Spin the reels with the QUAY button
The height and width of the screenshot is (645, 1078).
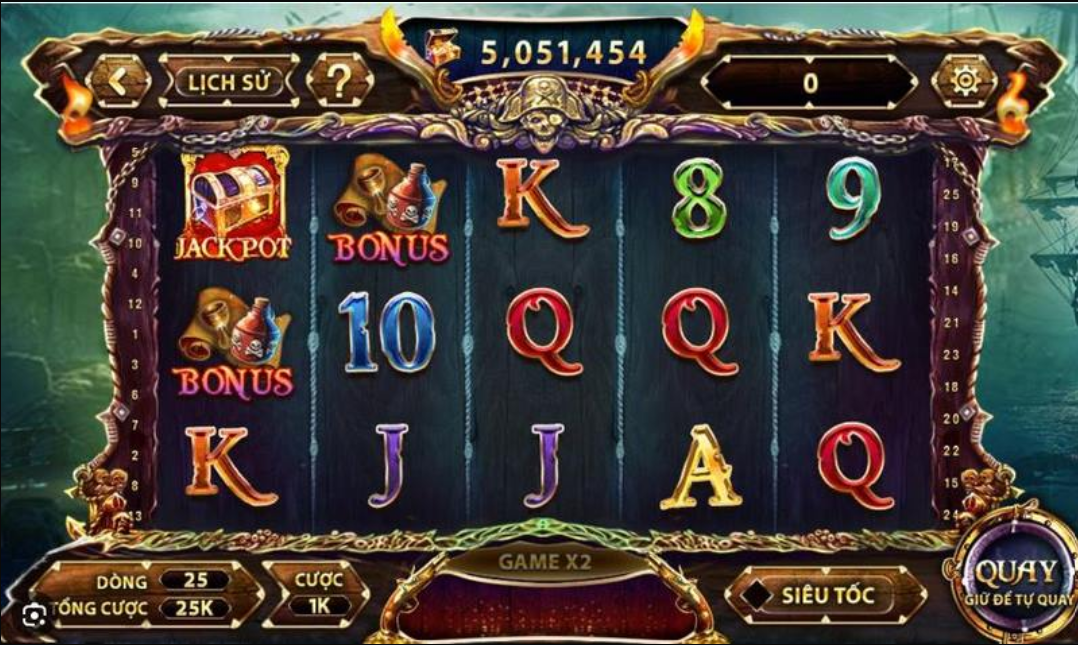tap(1015, 578)
